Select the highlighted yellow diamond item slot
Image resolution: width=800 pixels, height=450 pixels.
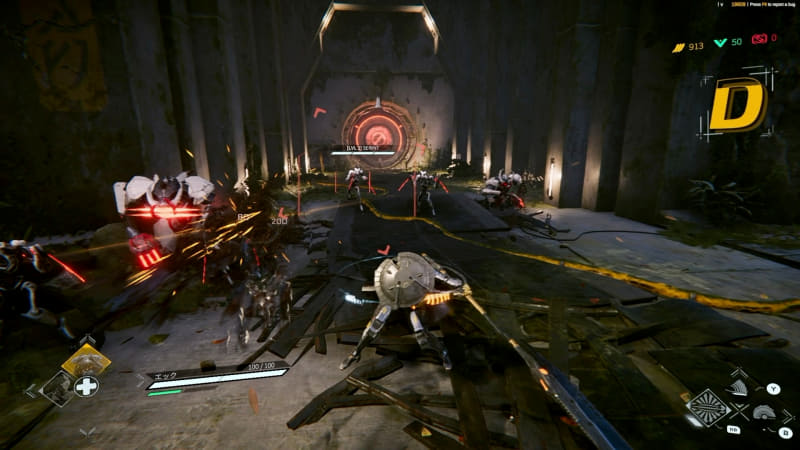coord(87,359)
